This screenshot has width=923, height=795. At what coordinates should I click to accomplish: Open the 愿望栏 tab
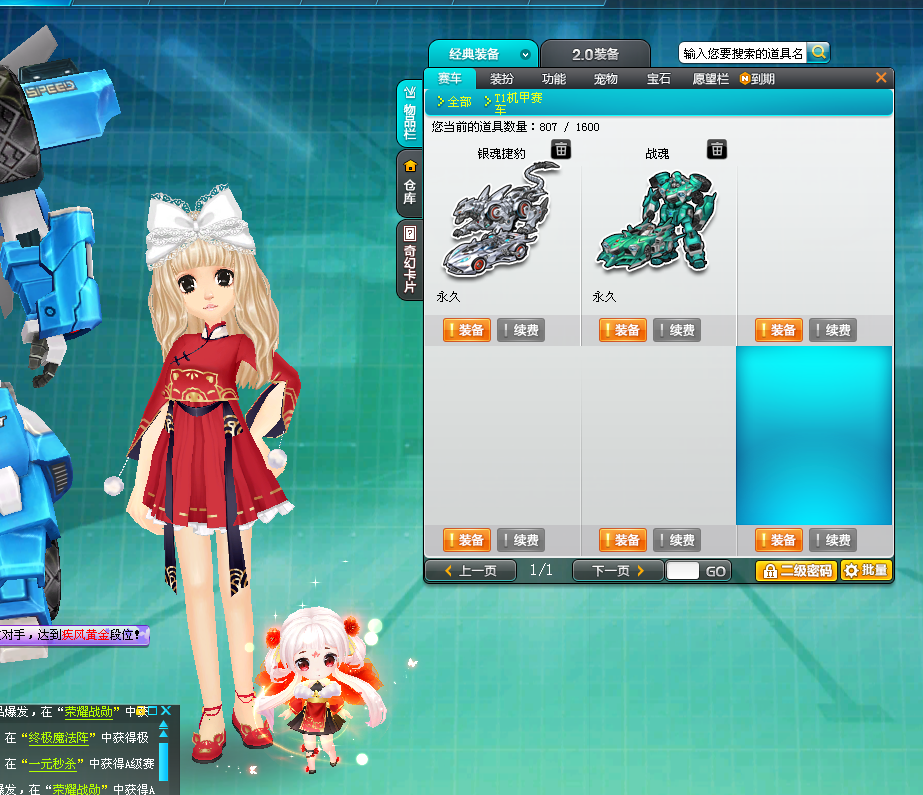710,79
